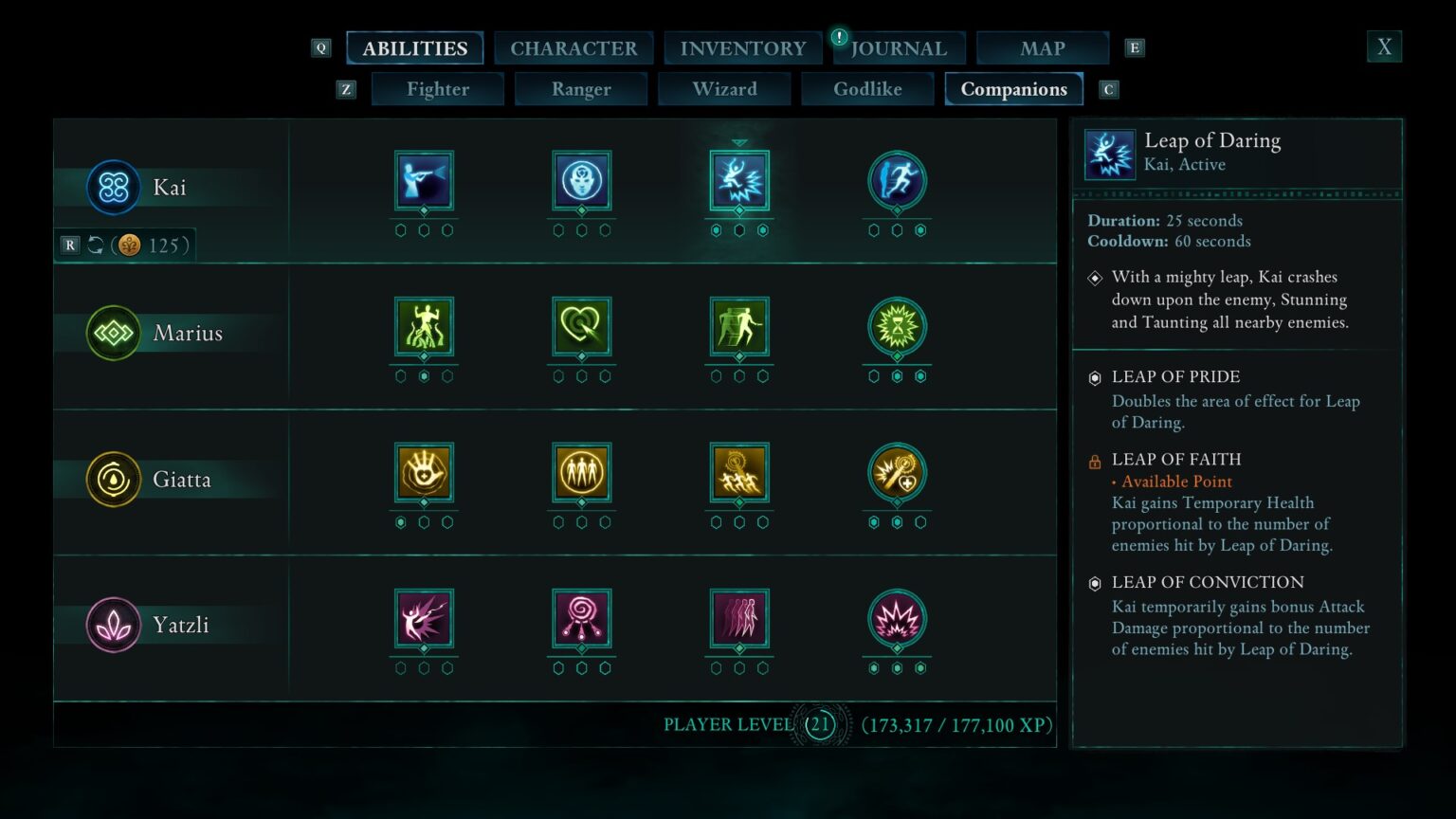The height and width of the screenshot is (819, 1456).
Task: Toggle the first upgrade pip under Leap of Daring
Action: pos(715,228)
